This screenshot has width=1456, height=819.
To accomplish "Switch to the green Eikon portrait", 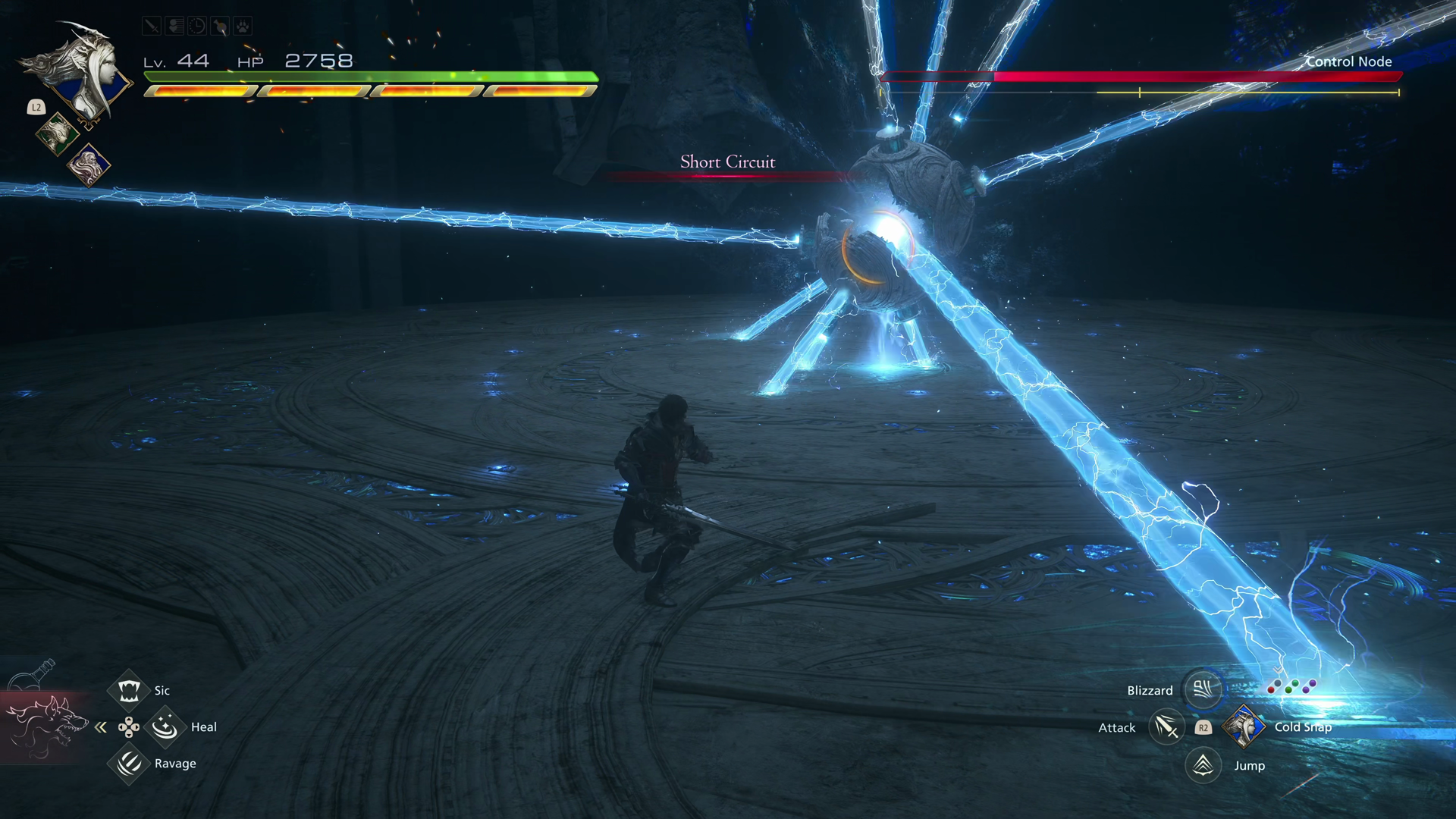I will (57, 134).
